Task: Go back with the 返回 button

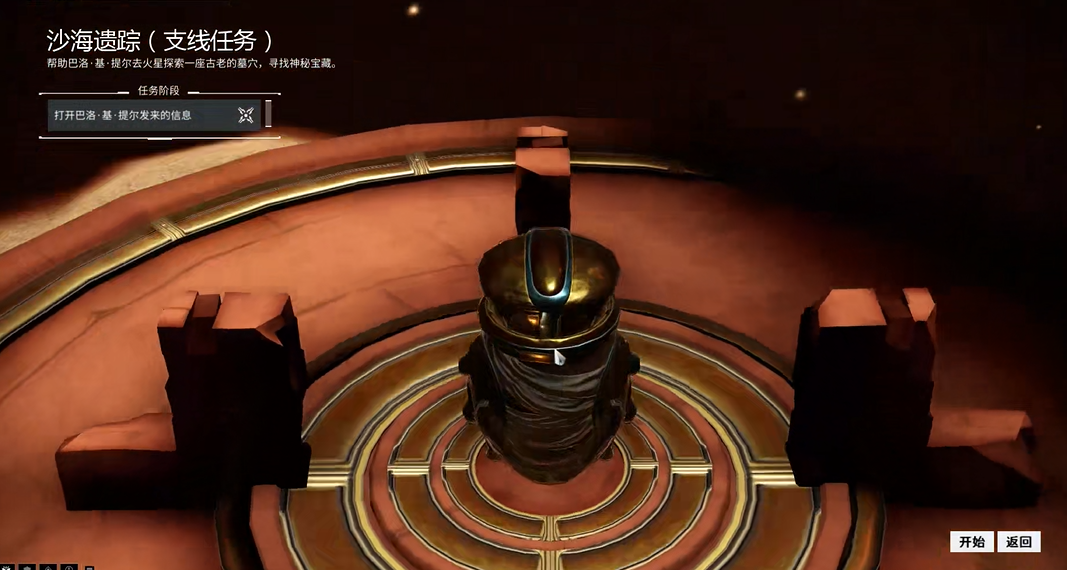Action: click(x=1018, y=542)
